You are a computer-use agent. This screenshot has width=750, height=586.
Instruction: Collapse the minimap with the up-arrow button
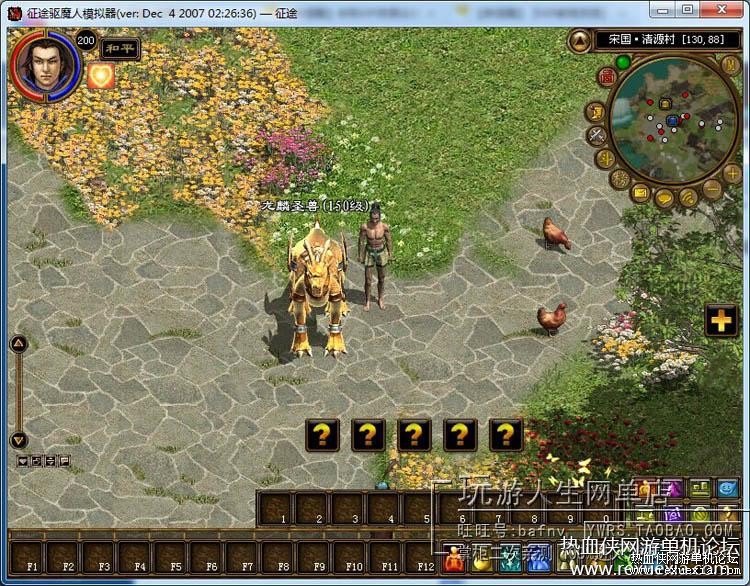pyautogui.click(x=581, y=41)
